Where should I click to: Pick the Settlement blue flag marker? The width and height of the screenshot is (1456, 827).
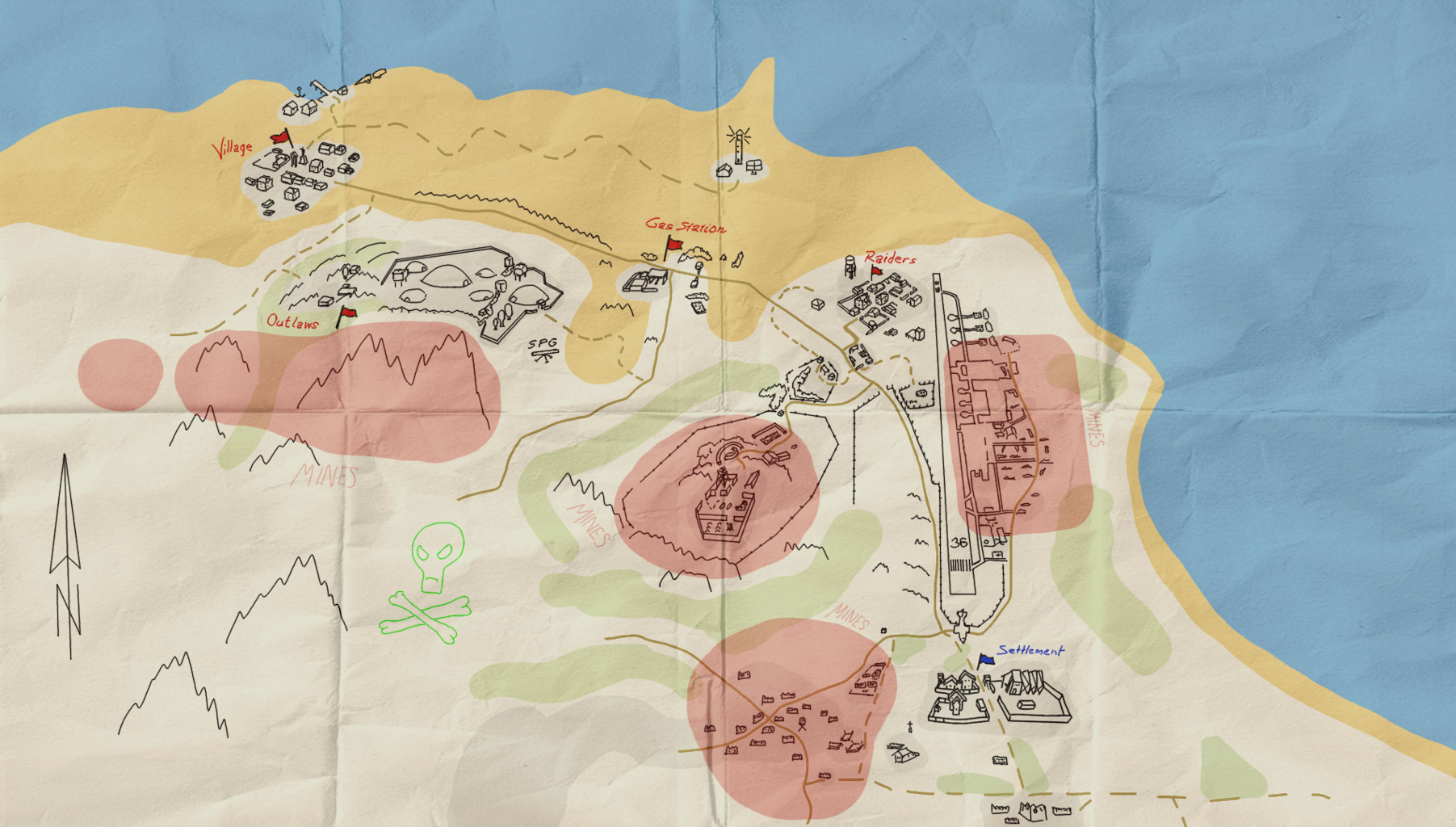(985, 661)
